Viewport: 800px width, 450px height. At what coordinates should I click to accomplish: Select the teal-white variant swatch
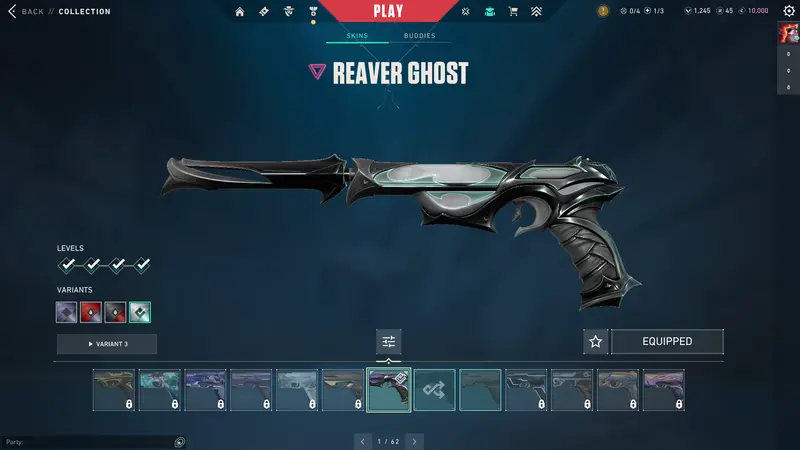pyautogui.click(x=140, y=312)
